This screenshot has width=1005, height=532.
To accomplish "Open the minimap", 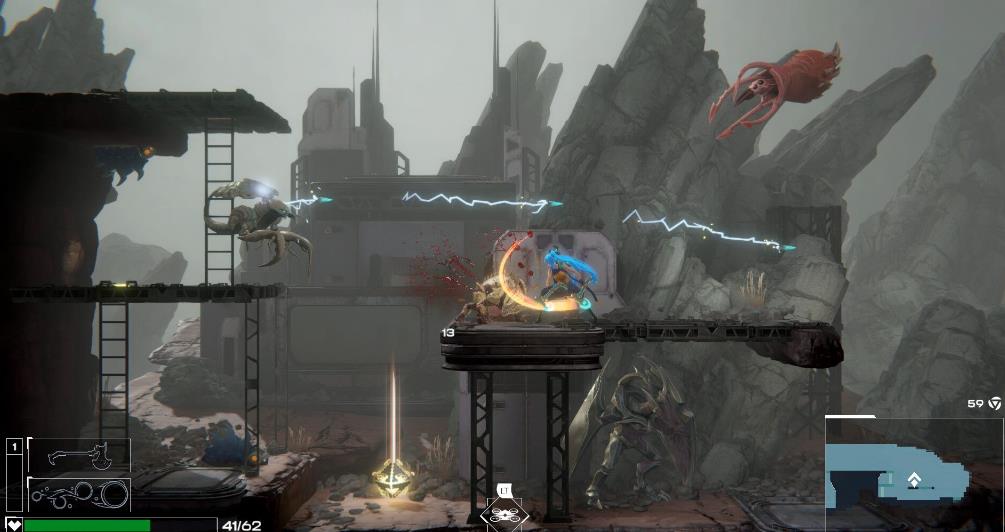I will (914, 474).
